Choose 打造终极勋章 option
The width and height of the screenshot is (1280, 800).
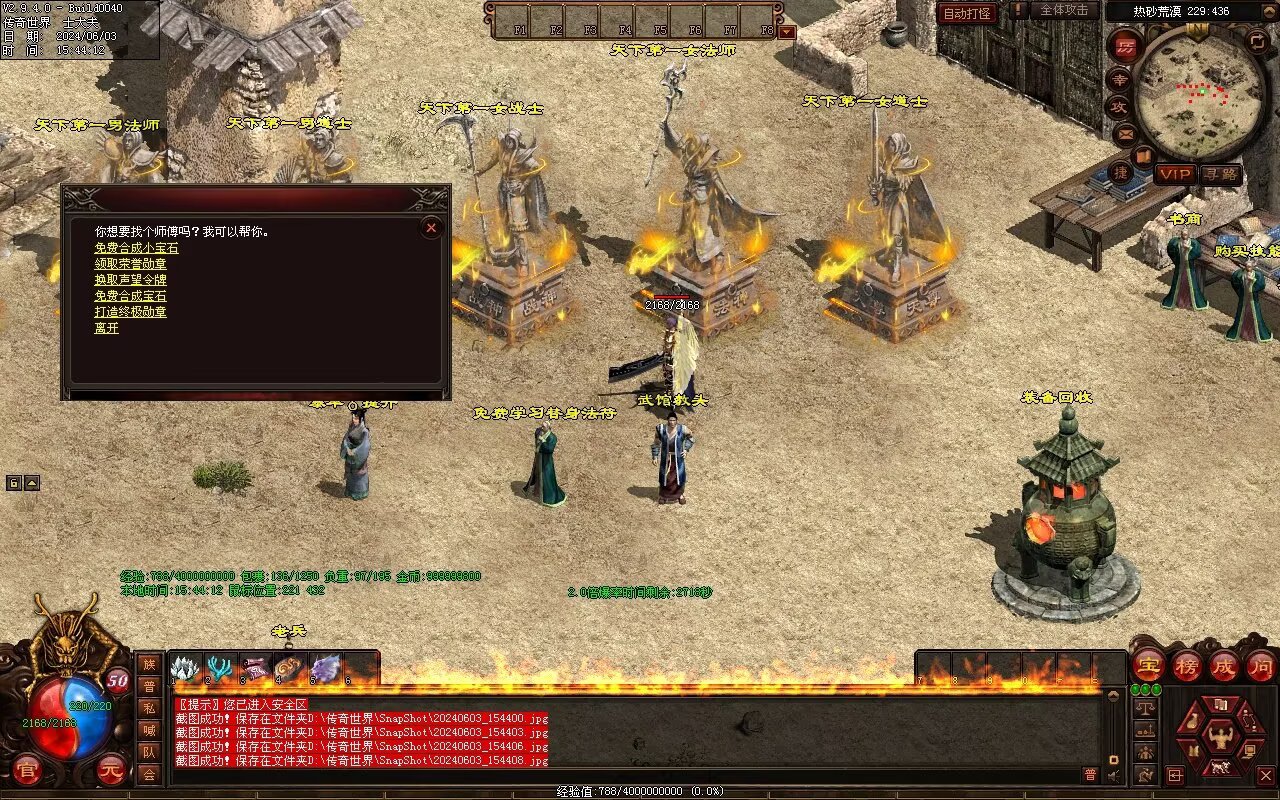130,312
